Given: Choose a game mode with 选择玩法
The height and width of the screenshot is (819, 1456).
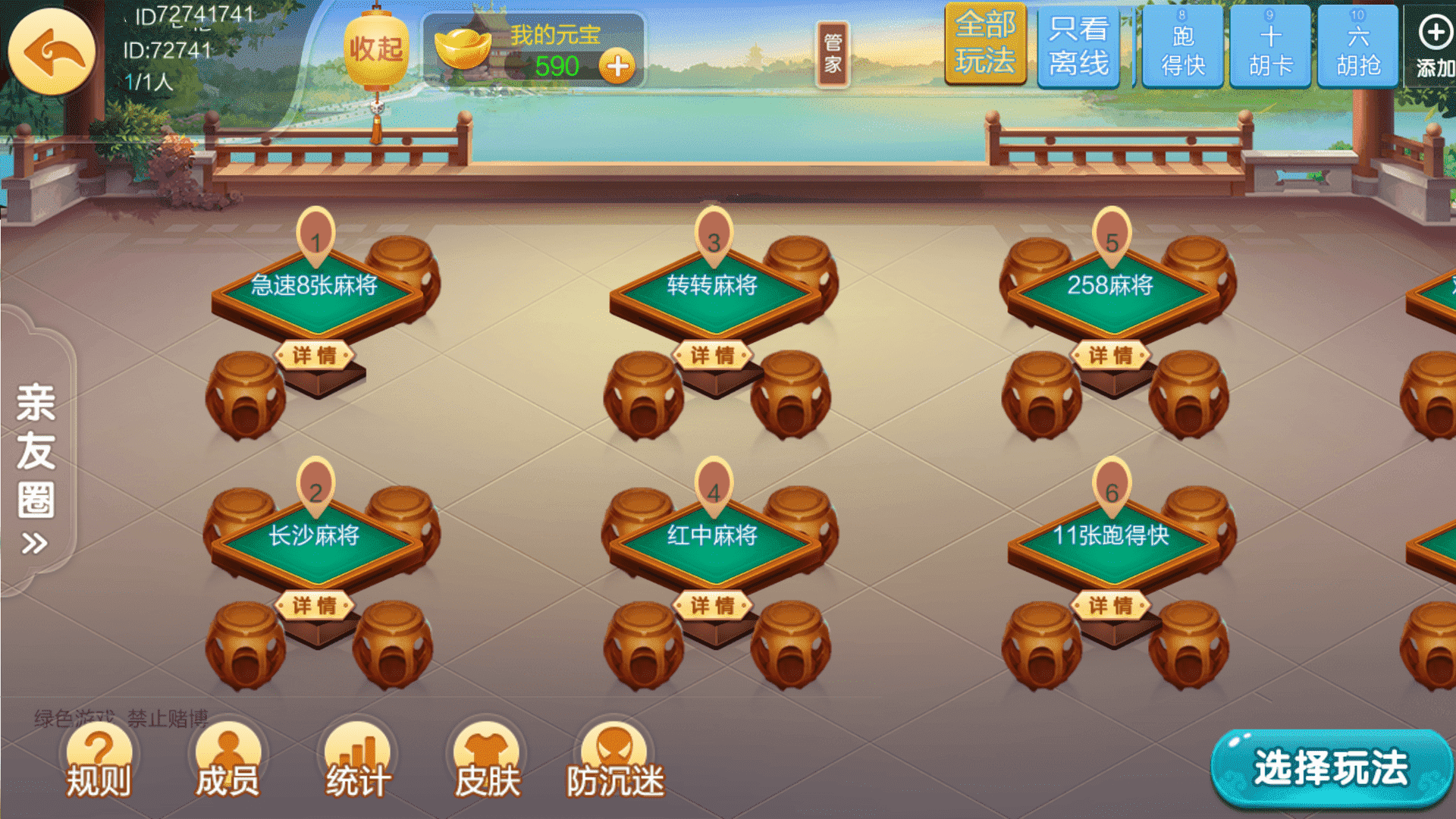Looking at the screenshot, I should tap(1331, 767).
